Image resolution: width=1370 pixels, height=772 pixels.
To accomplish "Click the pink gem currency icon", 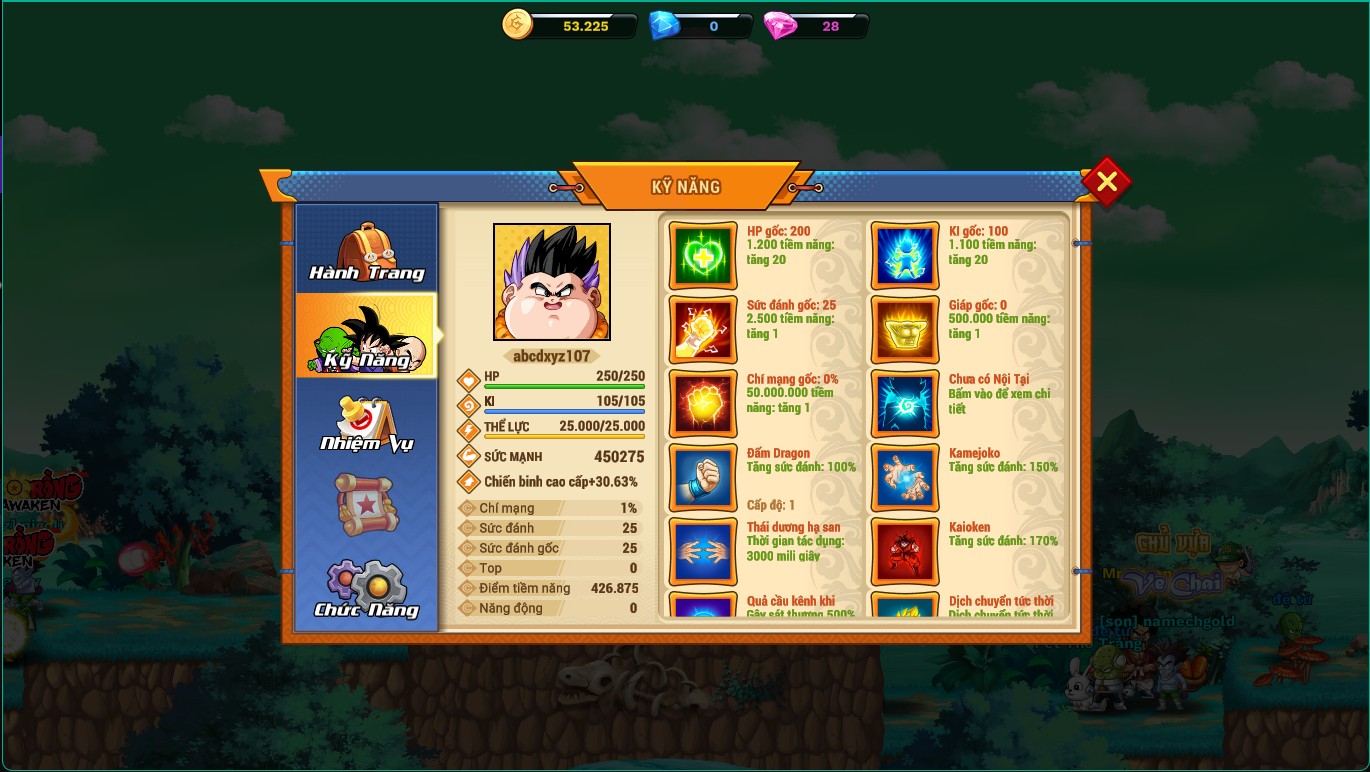I will [x=780, y=26].
